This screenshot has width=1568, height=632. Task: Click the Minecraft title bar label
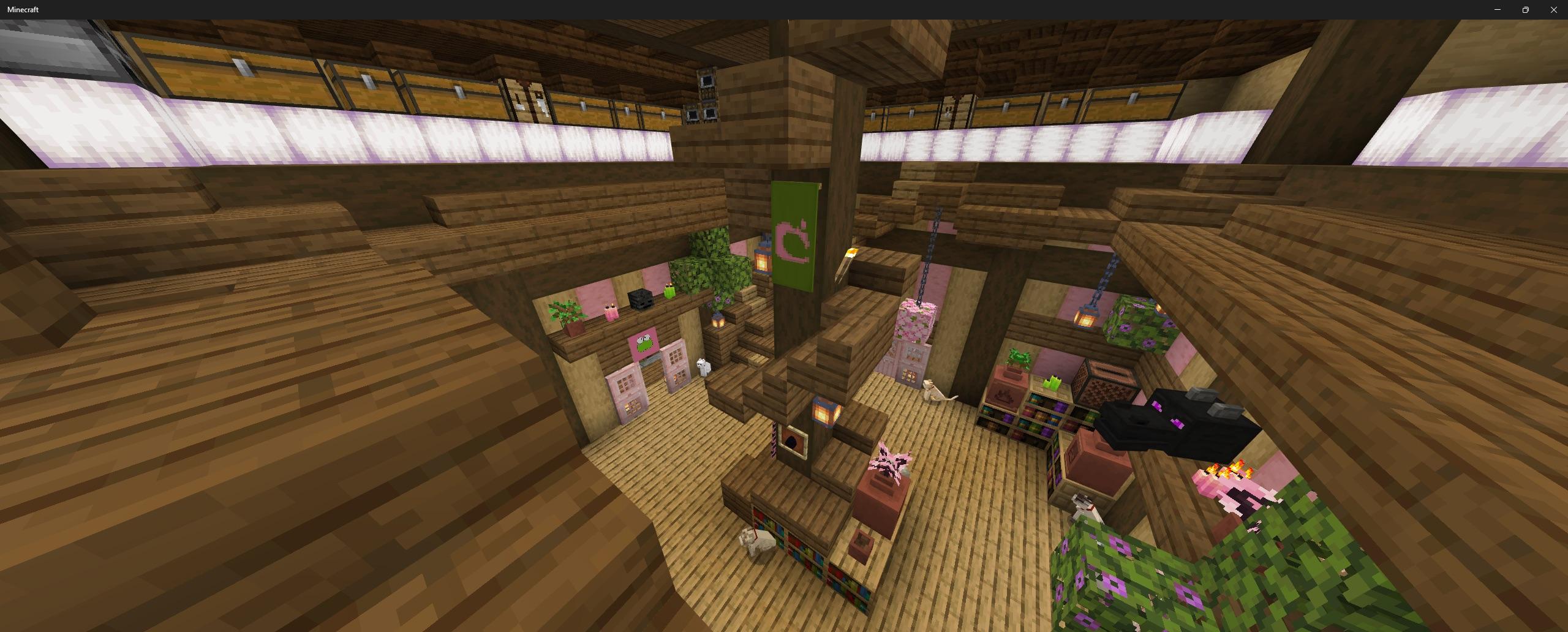(x=21, y=9)
